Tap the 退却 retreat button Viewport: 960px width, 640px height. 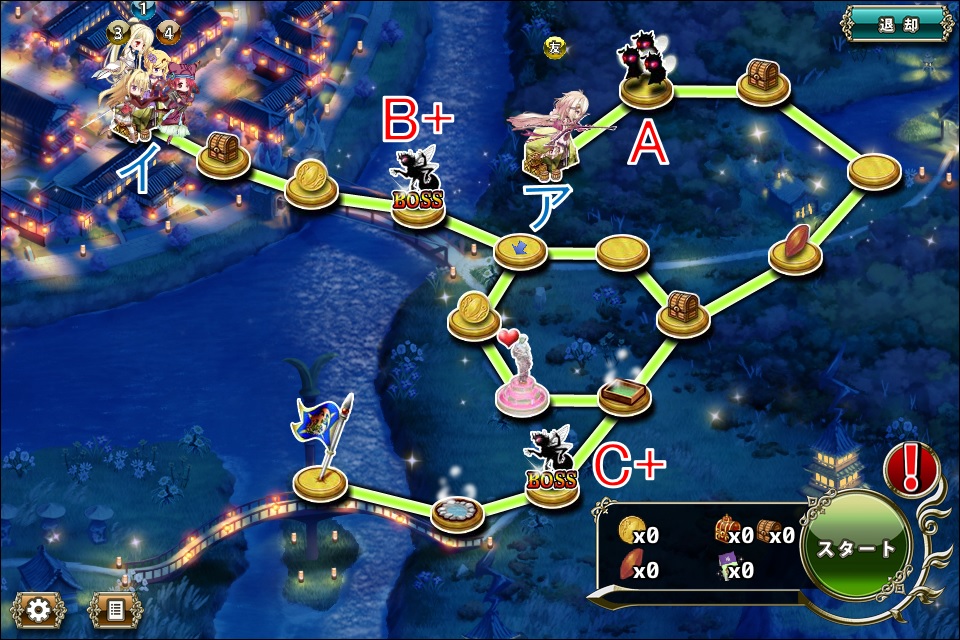tap(896, 24)
